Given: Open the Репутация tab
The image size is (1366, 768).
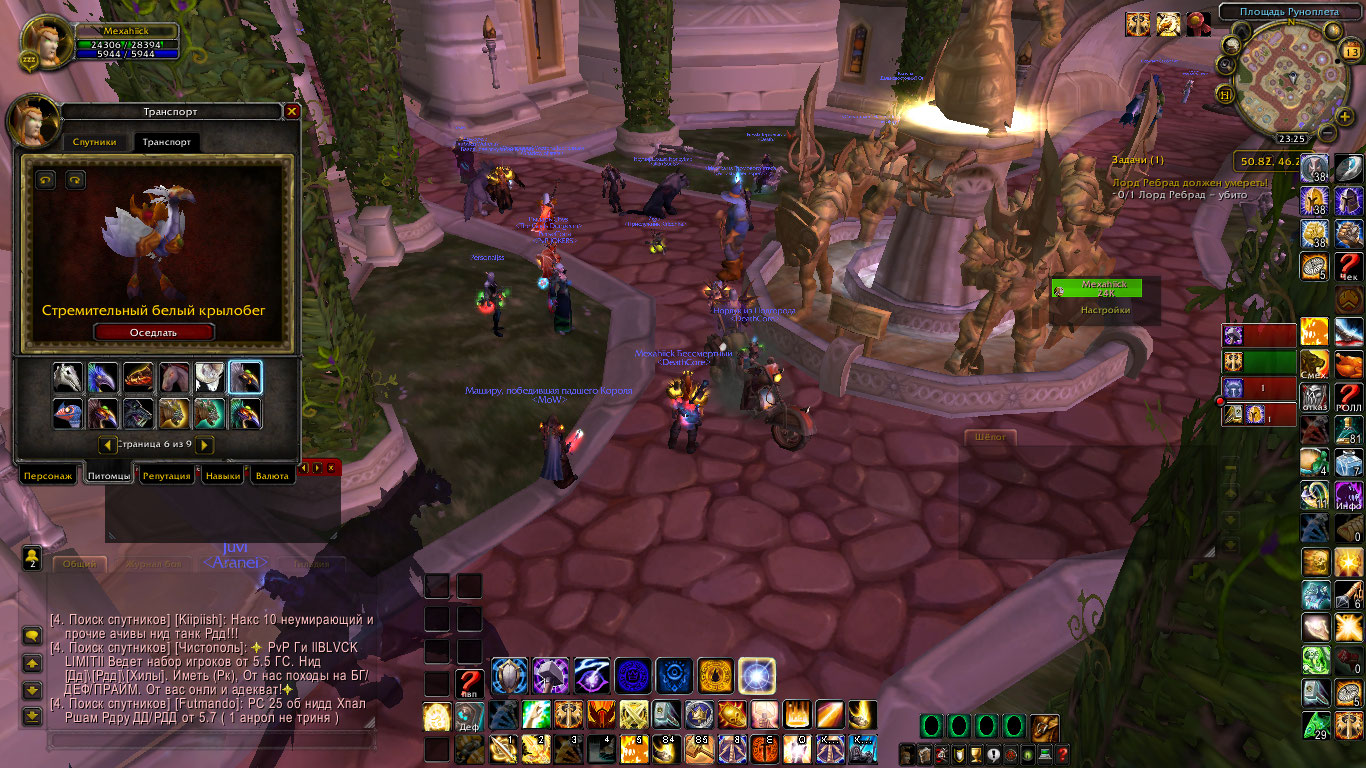Looking at the screenshot, I should click(166, 476).
